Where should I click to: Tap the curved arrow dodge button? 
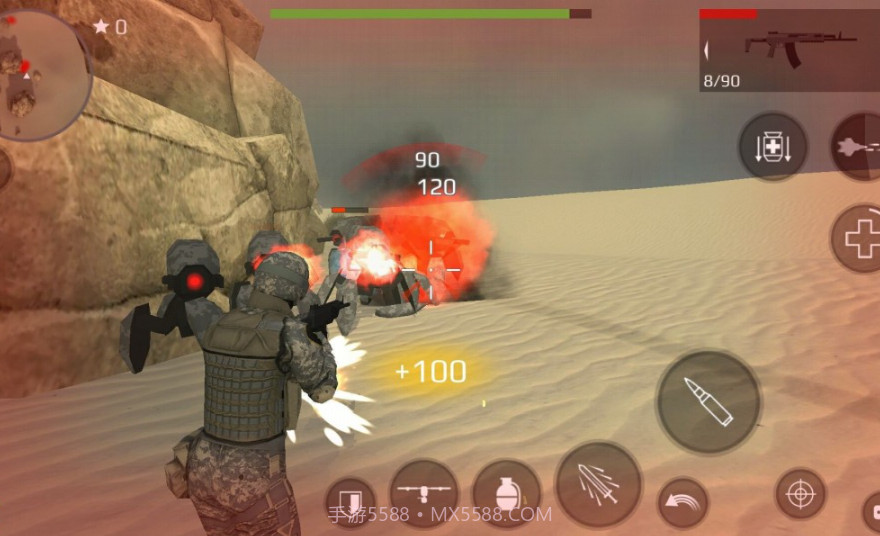[682, 503]
